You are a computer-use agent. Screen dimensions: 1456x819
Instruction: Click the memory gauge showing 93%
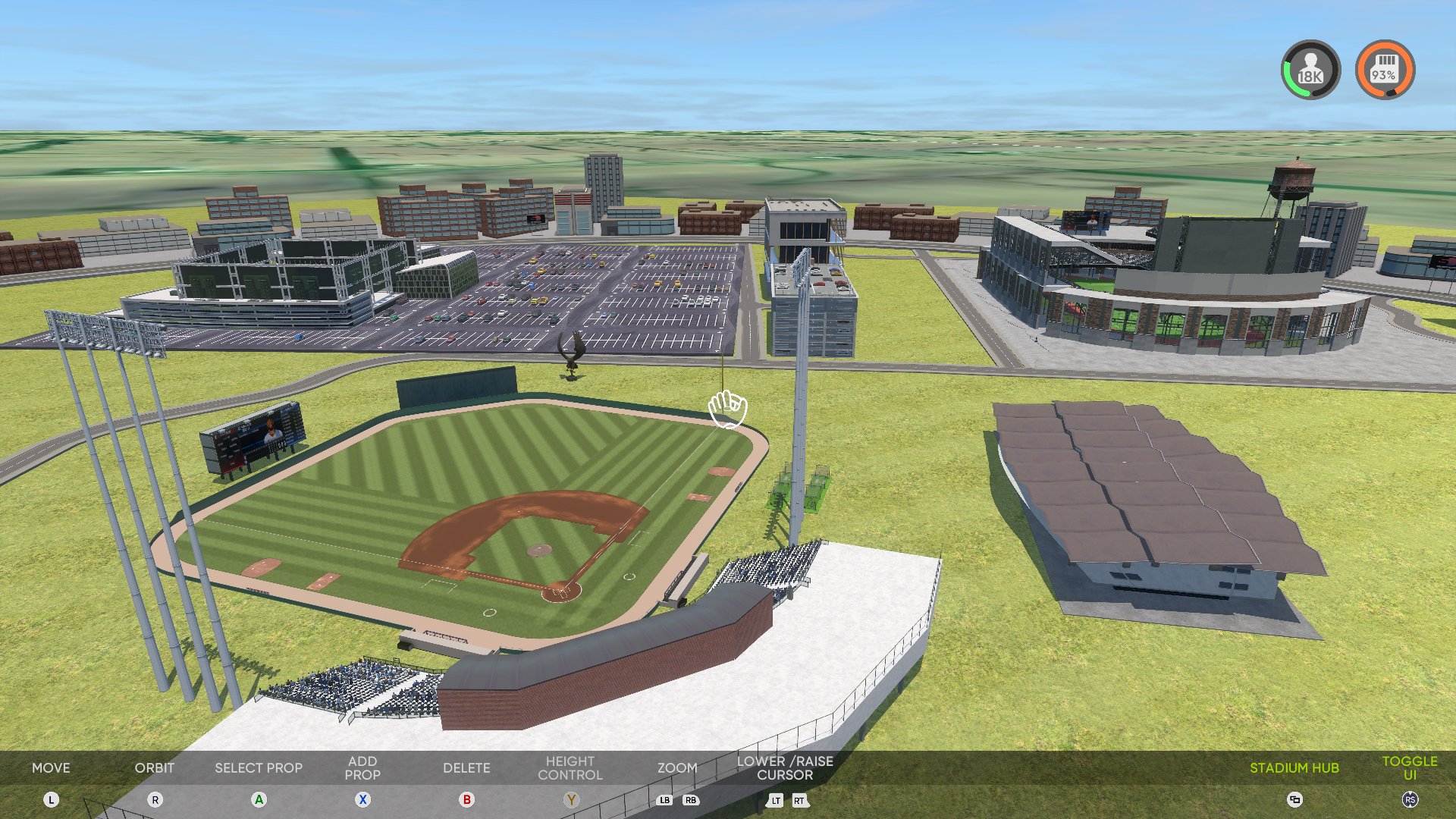[1385, 70]
